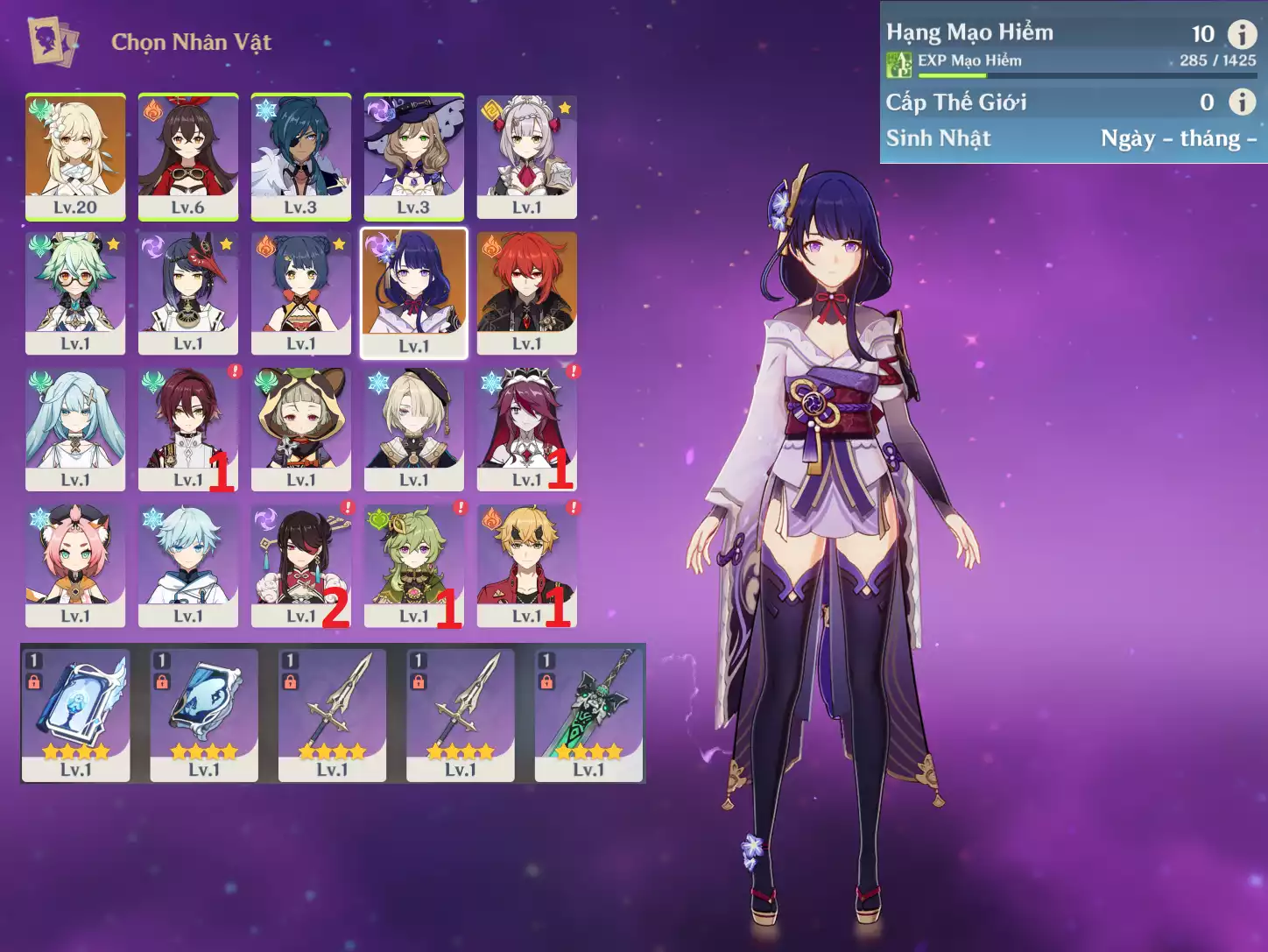The image size is (1268, 952).
Task: Select Sayu in the tanuki hood
Action: (x=301, y=429)
